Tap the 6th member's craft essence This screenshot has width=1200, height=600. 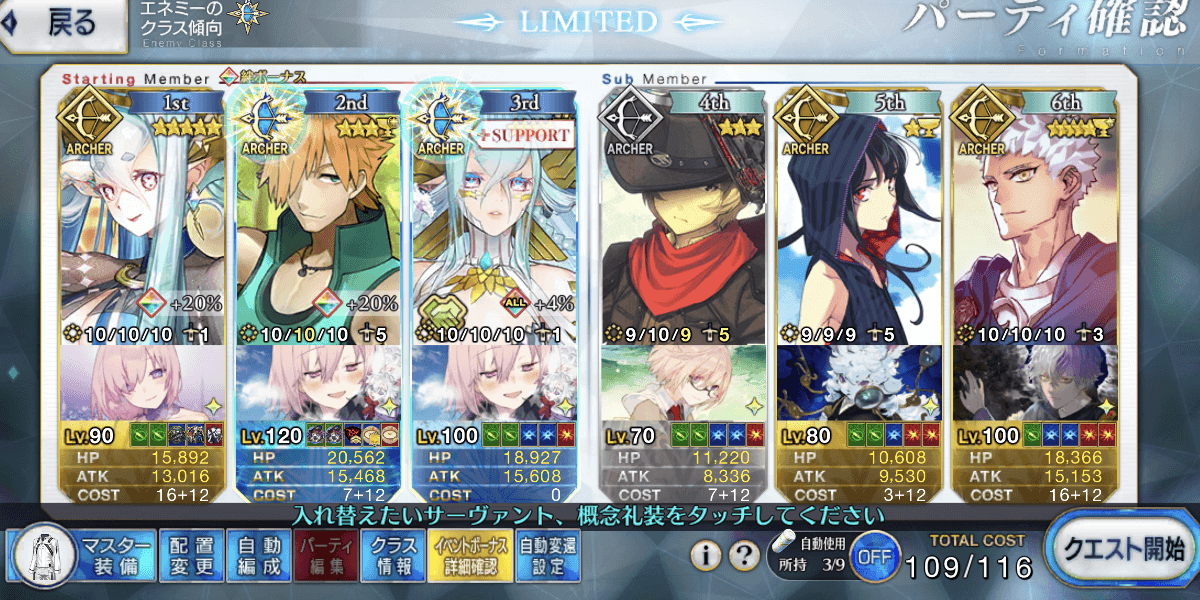(x=1034, y=385)
